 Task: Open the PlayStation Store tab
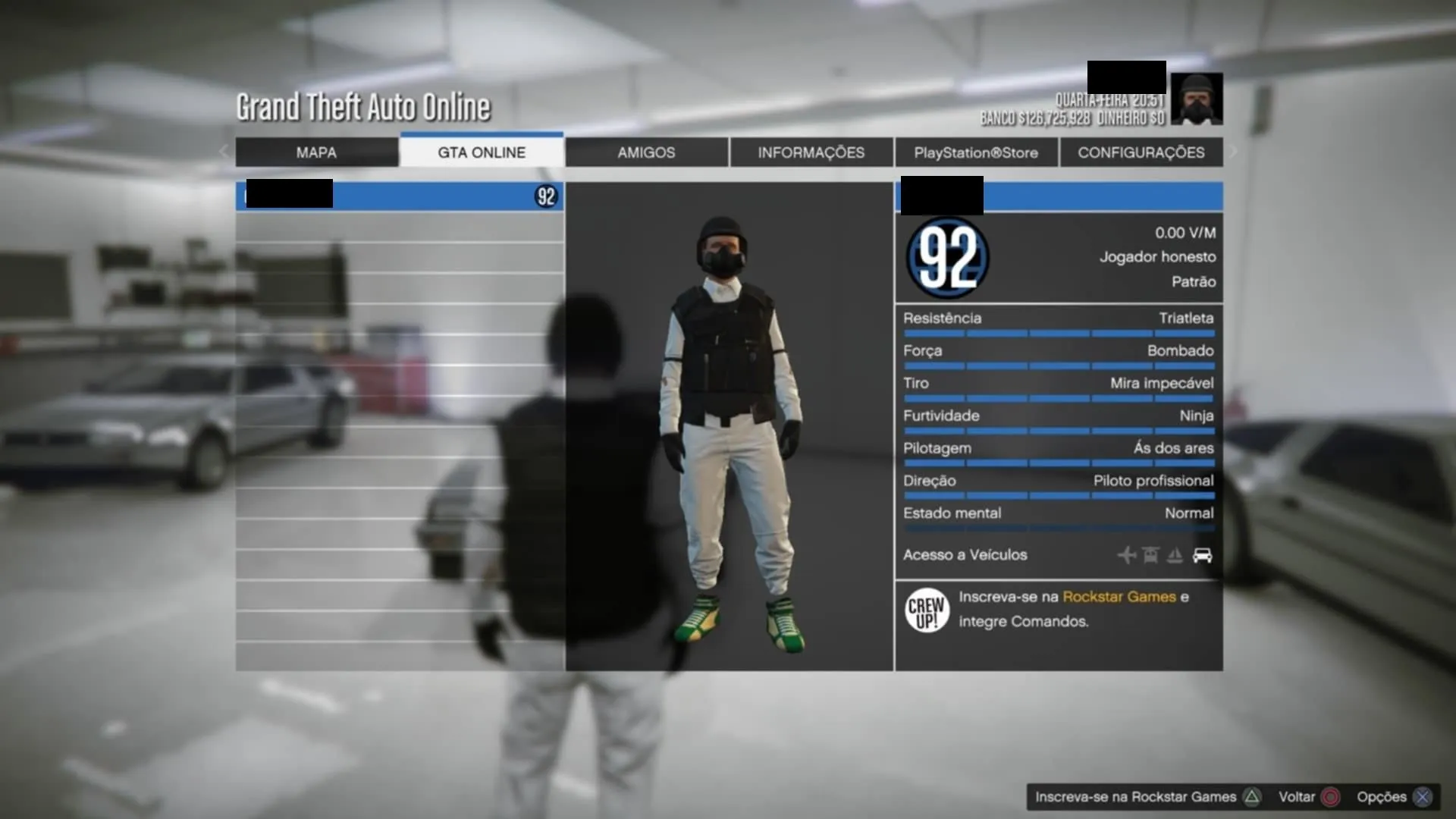pos(976,152)
